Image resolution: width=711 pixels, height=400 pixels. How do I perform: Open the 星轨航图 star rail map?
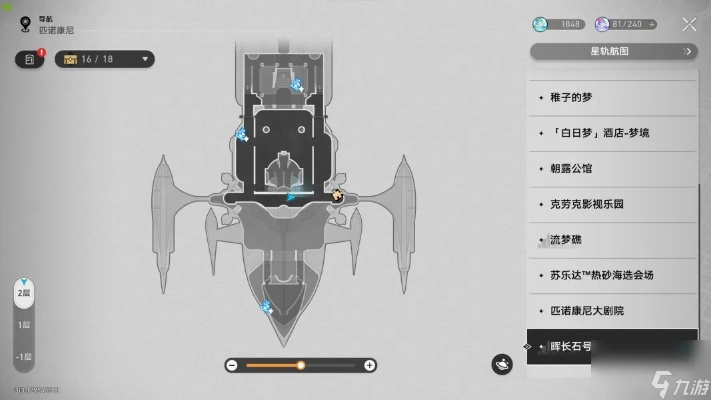611,51
